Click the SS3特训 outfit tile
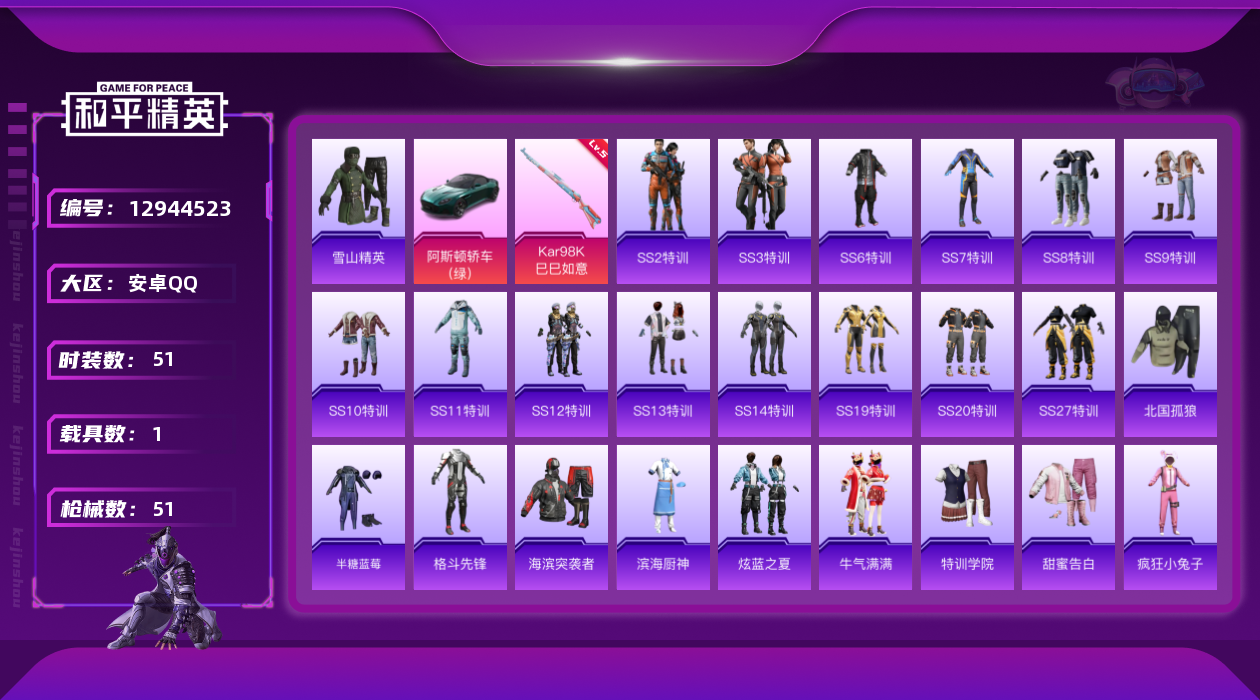This screenshot has height=700, width=1260. click(764, 211)
